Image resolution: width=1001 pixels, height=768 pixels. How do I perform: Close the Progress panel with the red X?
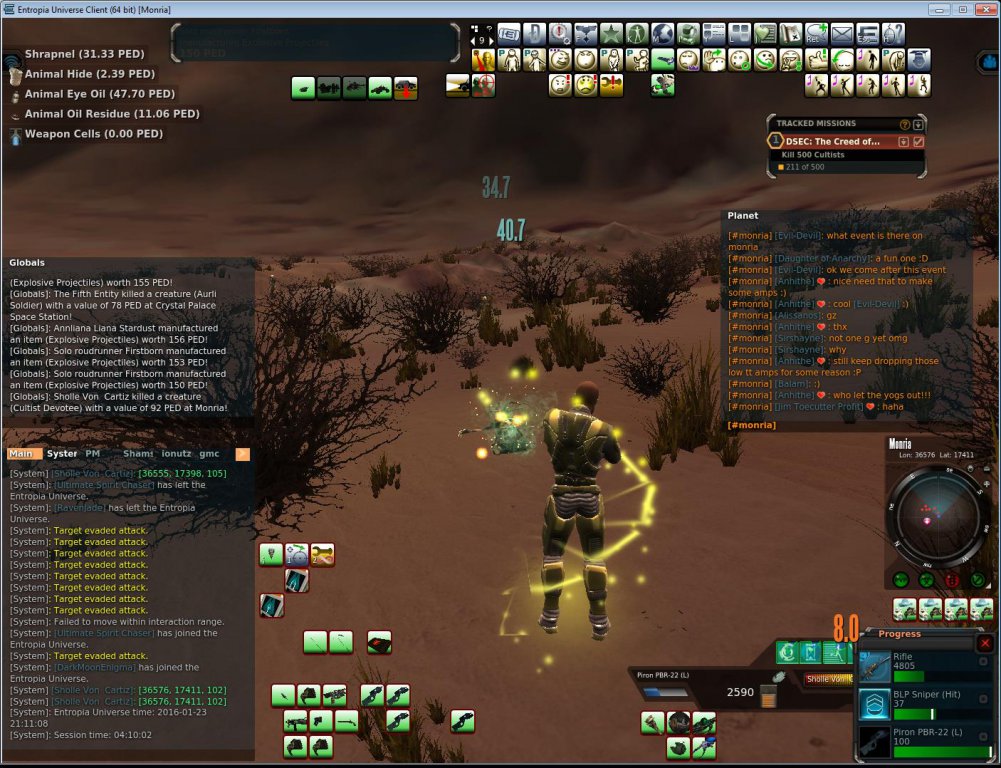pyautogui.click(x=985, y=643)
